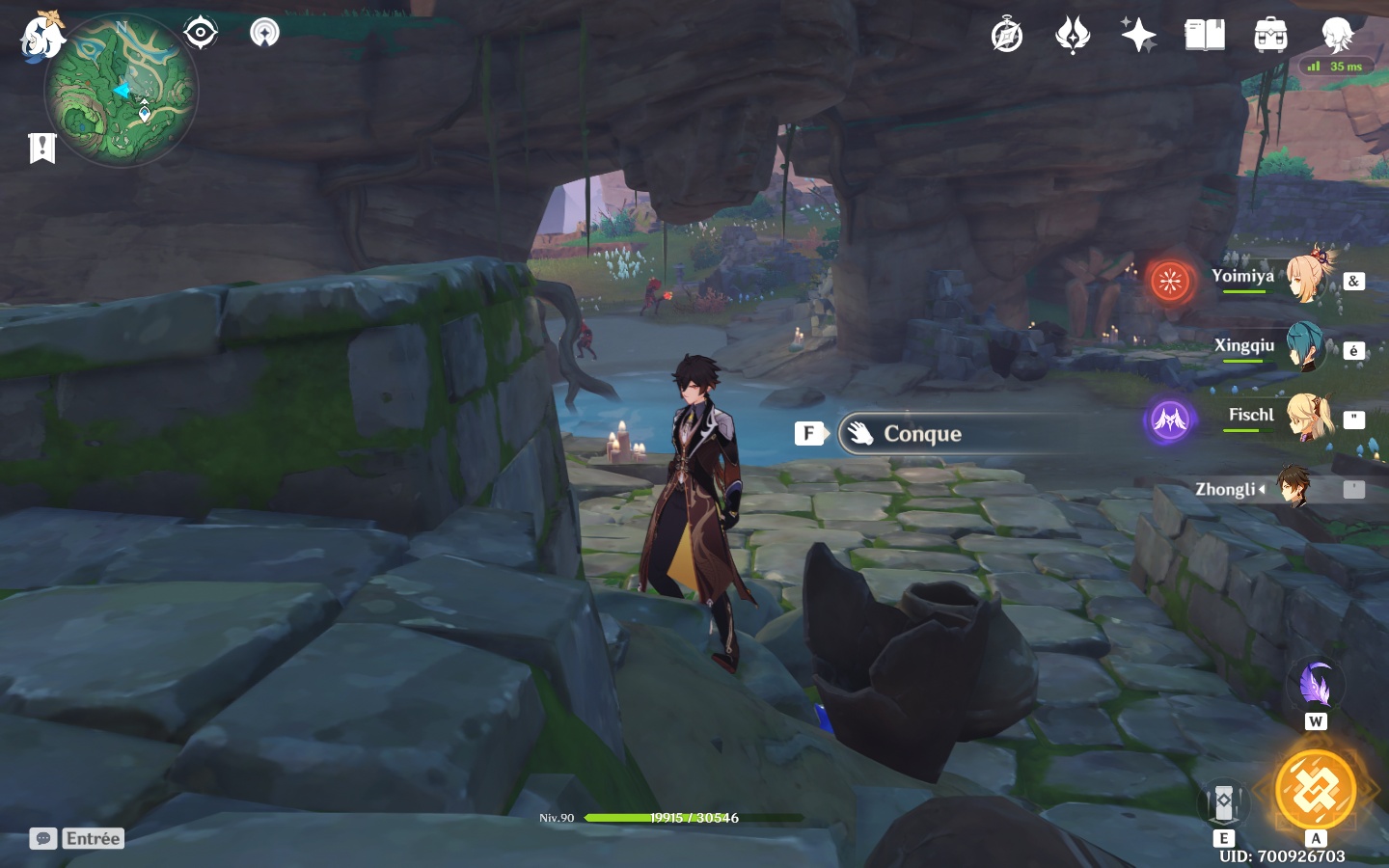
Task: Trigger Fischl's purple elemental burst icon
Action: click(1169, 420)
